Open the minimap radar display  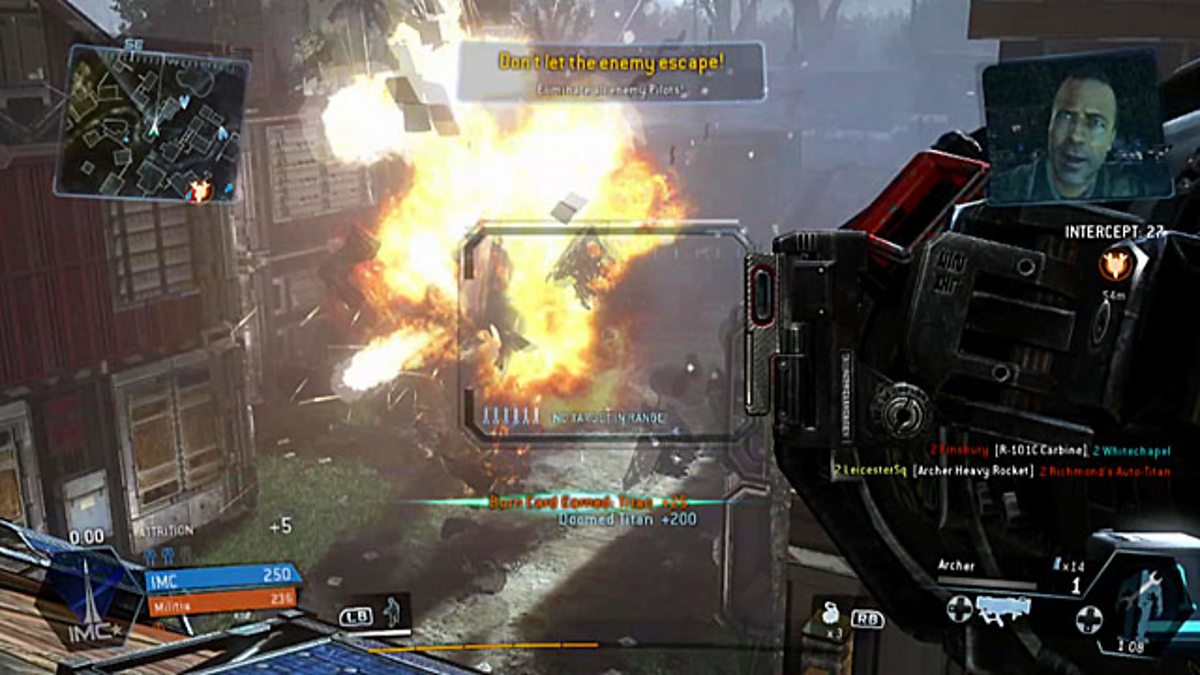(x=152, y=123)
